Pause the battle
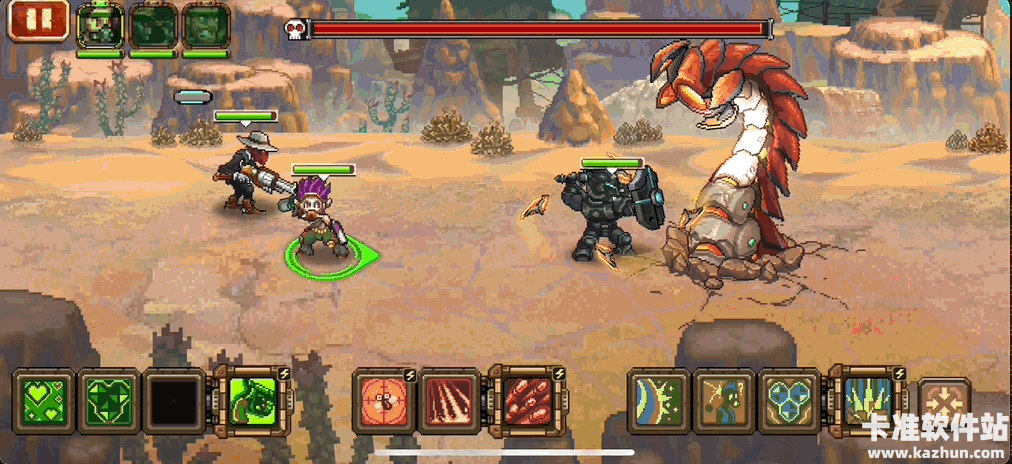The height and width of the screenshot is (464, 1012). pyautogui.click(x=38, y=21)
